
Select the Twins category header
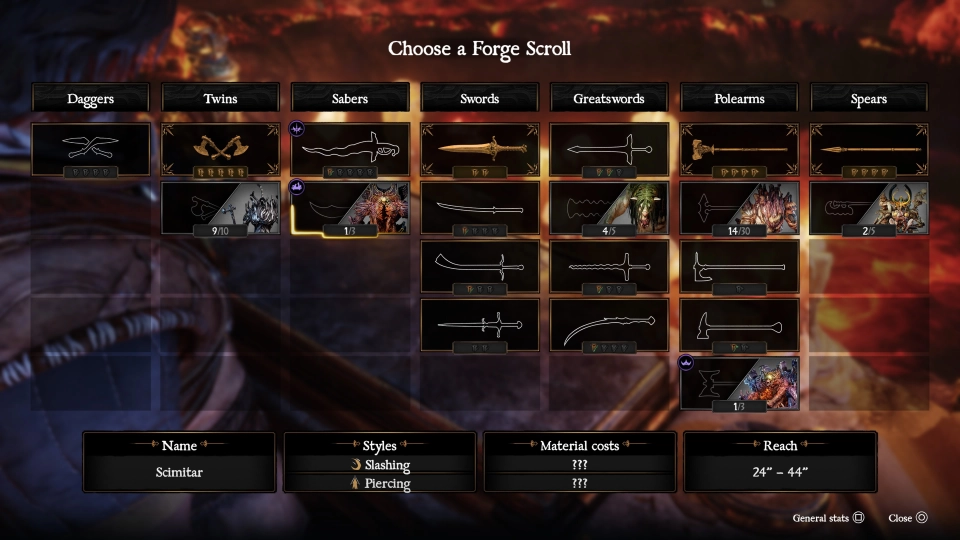click(220, 98)
